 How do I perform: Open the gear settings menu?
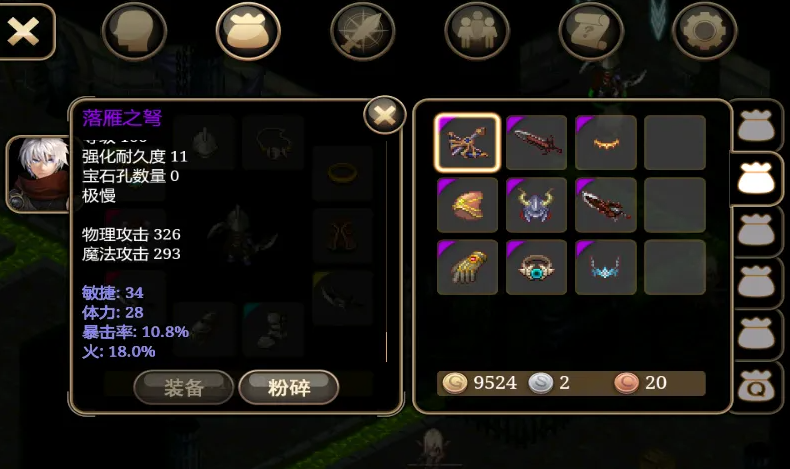(x=705, y=31)
